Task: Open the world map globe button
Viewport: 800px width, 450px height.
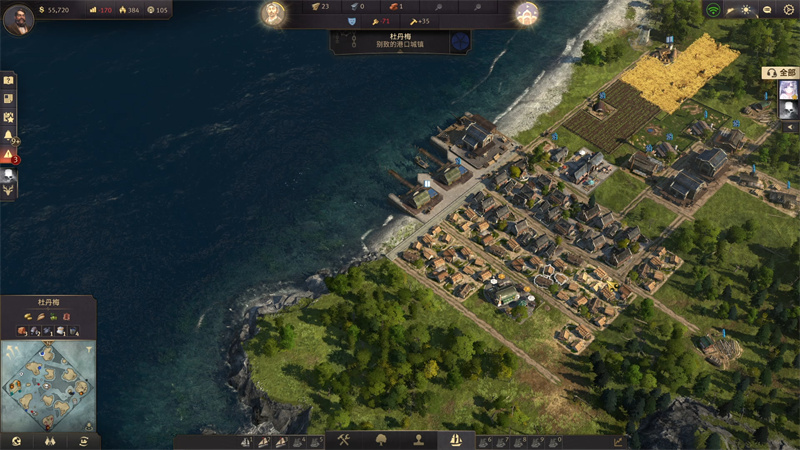Action: click(x=16, y=440)
